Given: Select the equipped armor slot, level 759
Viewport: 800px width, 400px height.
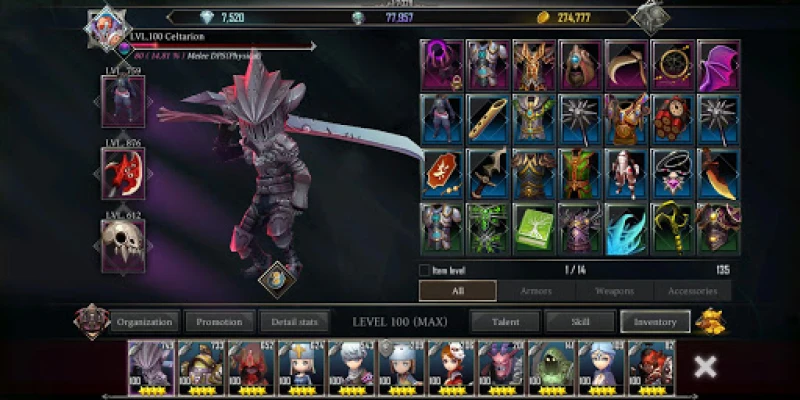Looking at the screenshot, I should (123, 101).
